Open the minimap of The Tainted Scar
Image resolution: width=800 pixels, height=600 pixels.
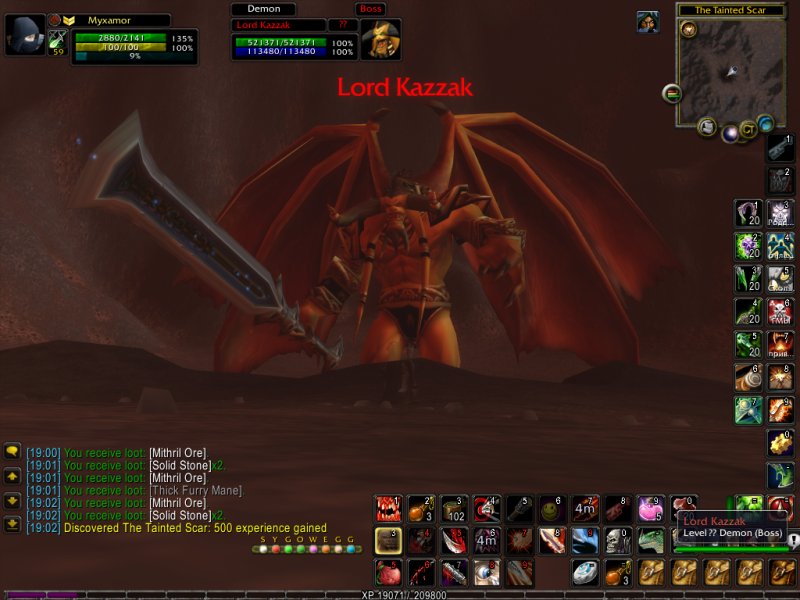point(729,72)
